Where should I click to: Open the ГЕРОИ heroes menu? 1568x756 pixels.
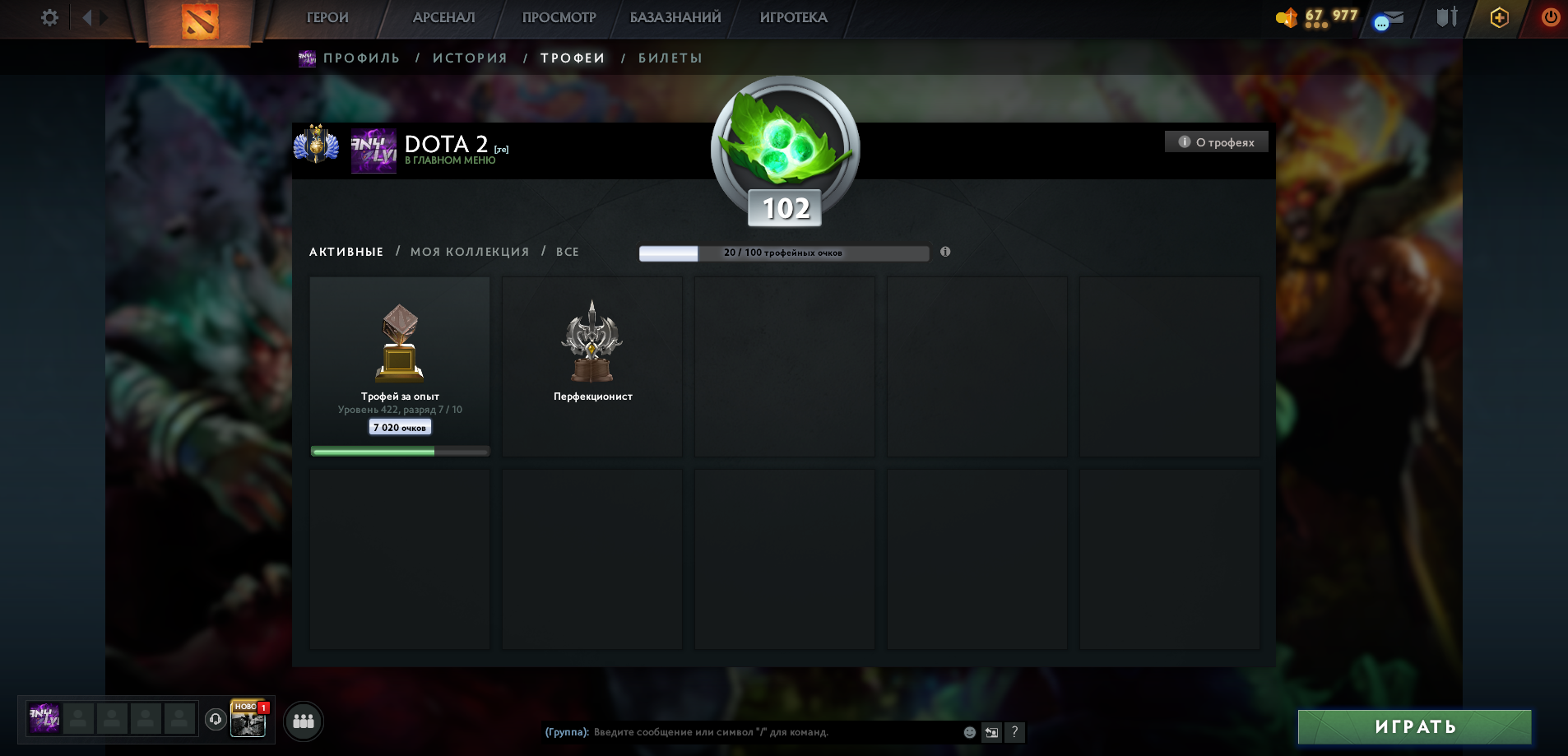click(327, 17)
